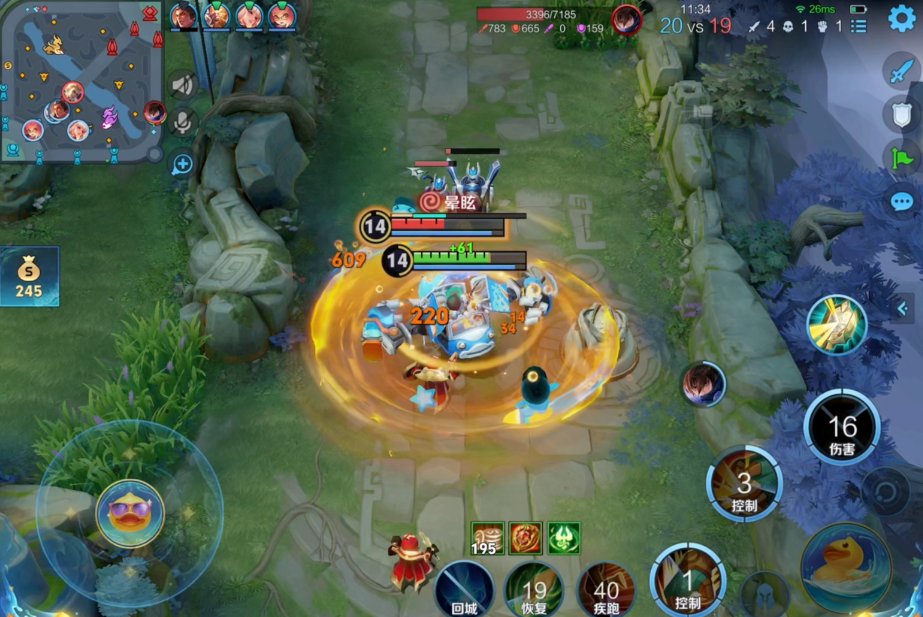The width and height of the screenshot is (923, 617).
Task: Buy the recommended item priced 195
Action: pos(488,538)
